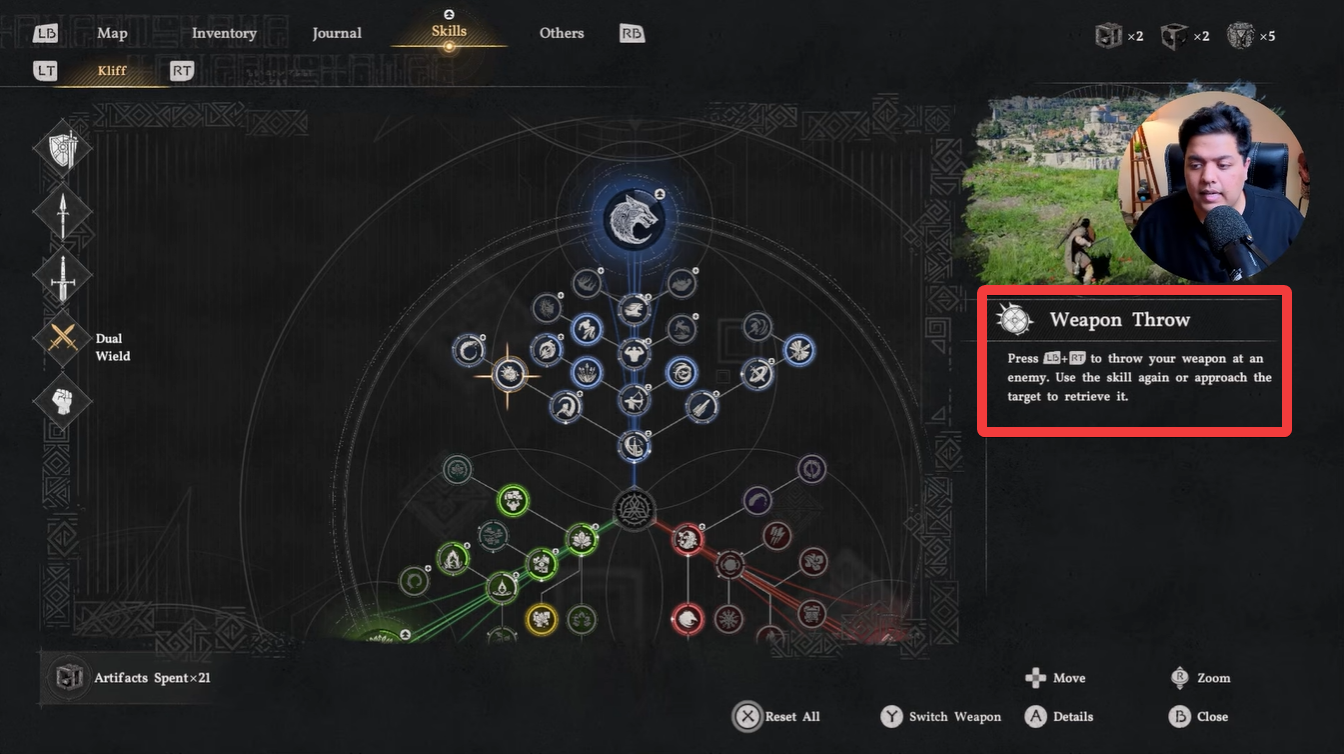Screen dimensions: 1344x754
Task: Click the Zoom control in the bottom bar
Action: tap(1198, 678)
